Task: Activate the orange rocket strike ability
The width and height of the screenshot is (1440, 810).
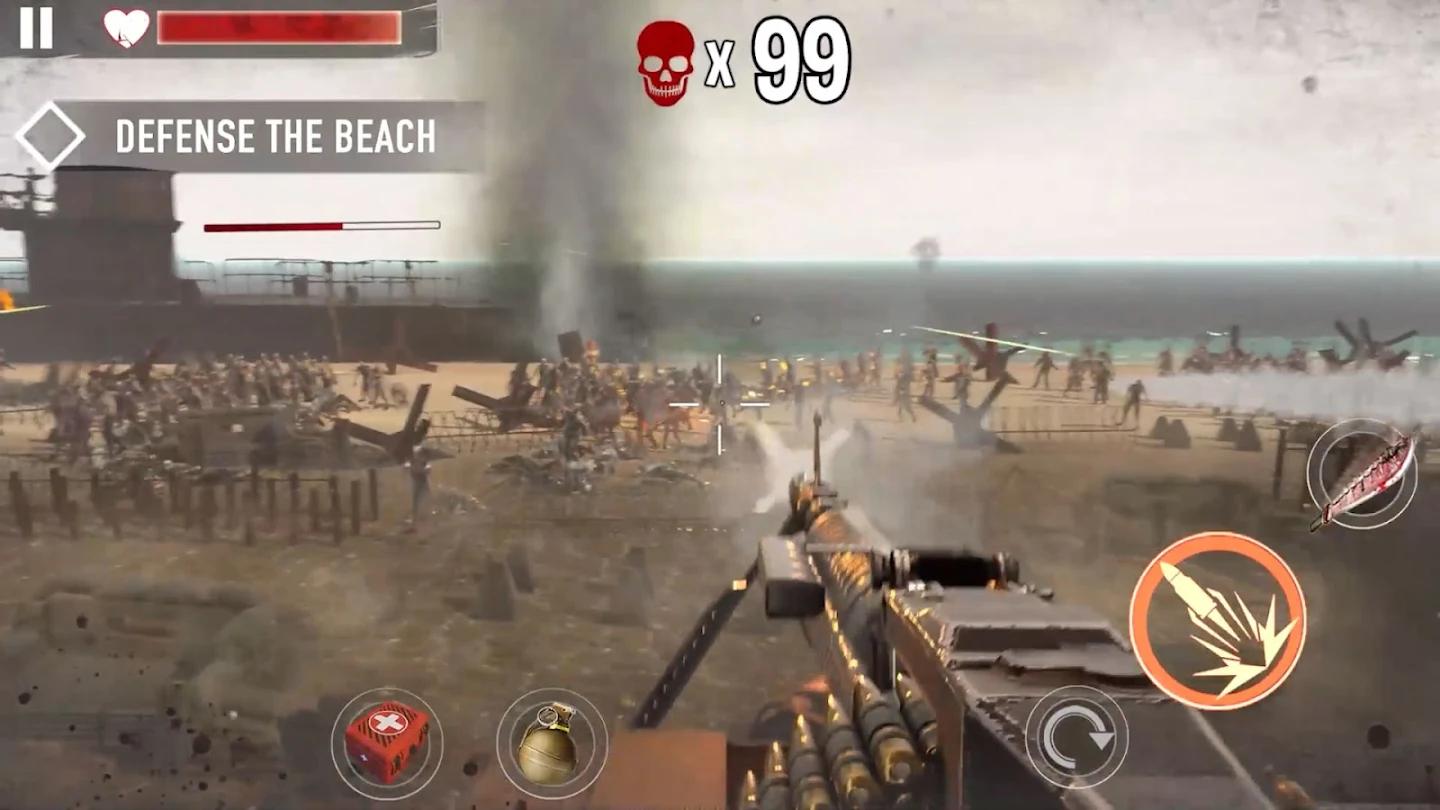Action: (x=1221, y=620)
